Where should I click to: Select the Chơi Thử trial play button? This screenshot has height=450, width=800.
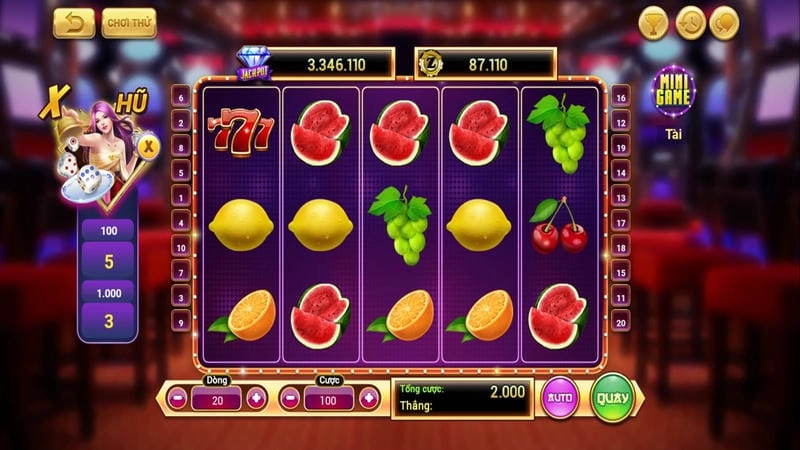[x=129, y=22]
